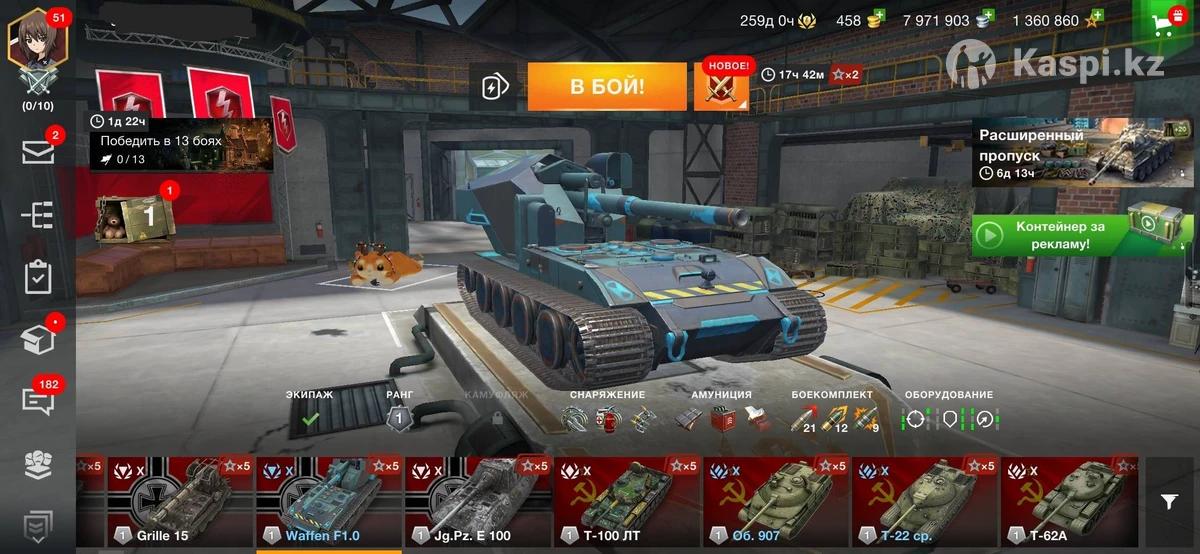Open the mail envelope messages

click(38, 152)
